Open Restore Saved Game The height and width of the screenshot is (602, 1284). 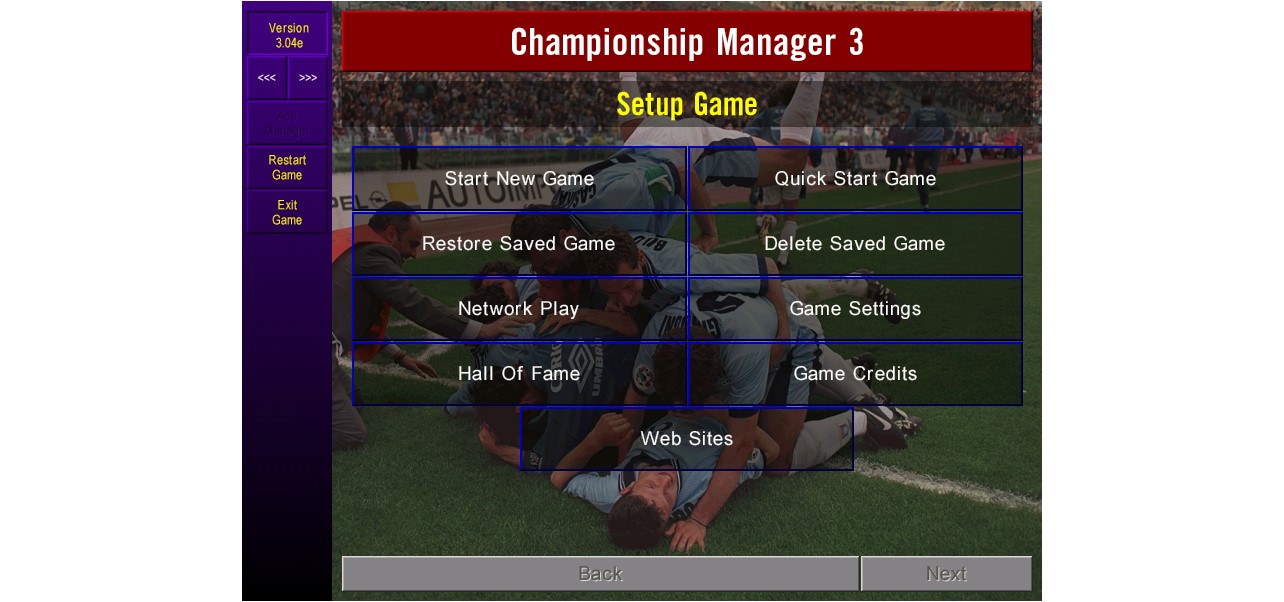point(519,244)
